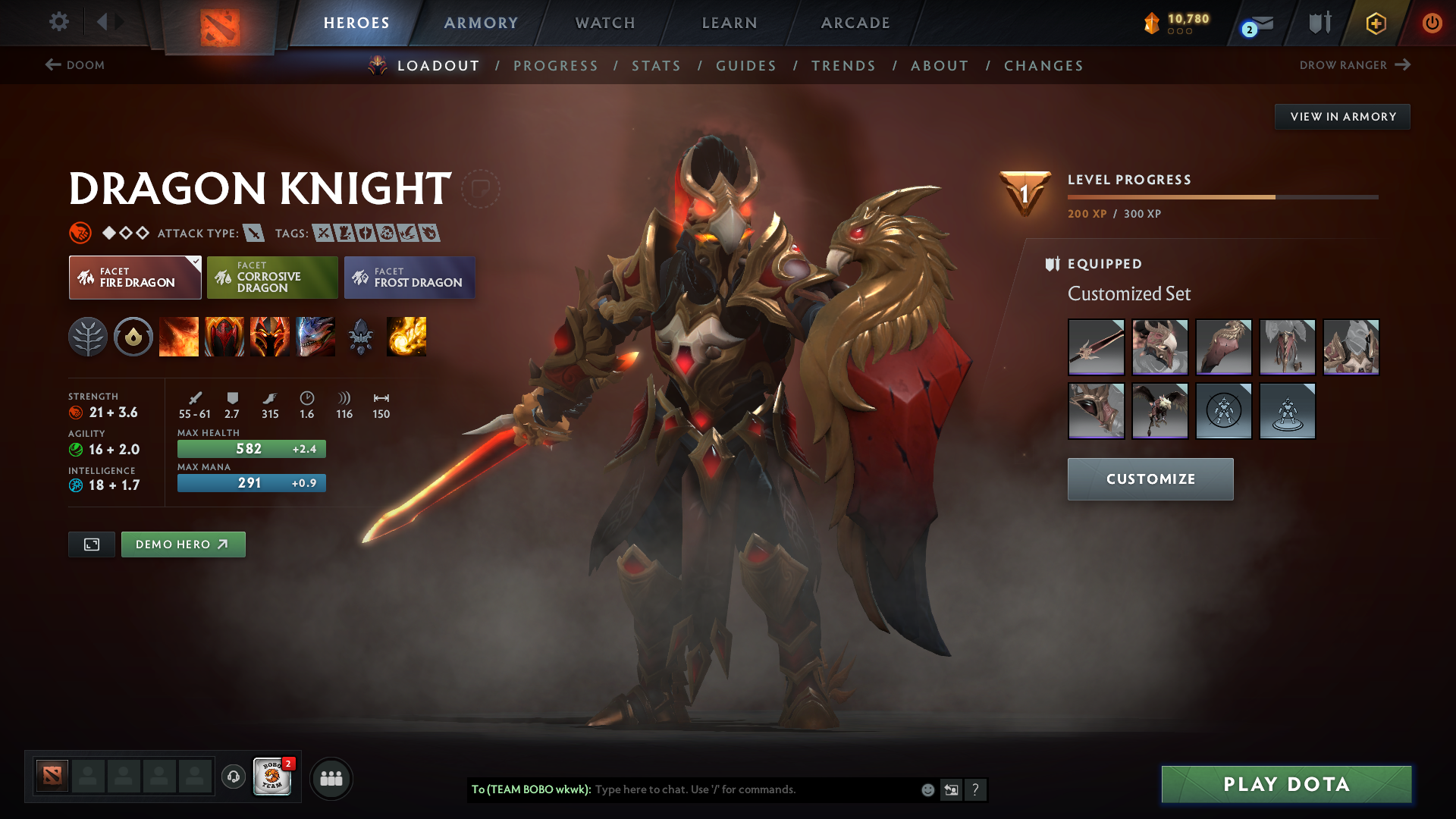Open the Elder Dragon Form ability icon
The width and height of the screenshot is (1456, 819).
(316, 337)
